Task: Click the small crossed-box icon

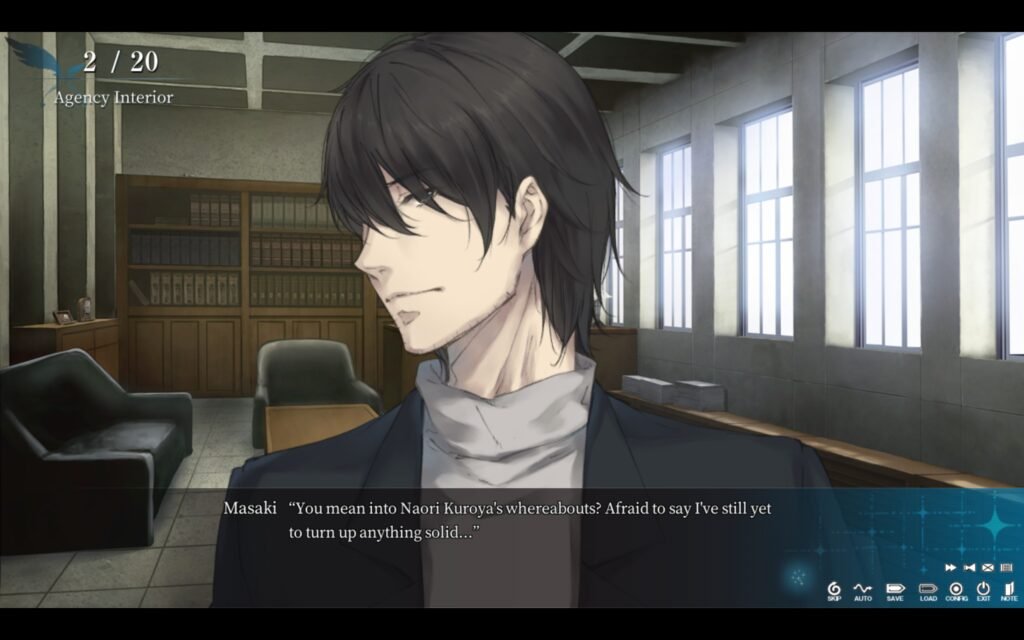Action: (987, 567)
